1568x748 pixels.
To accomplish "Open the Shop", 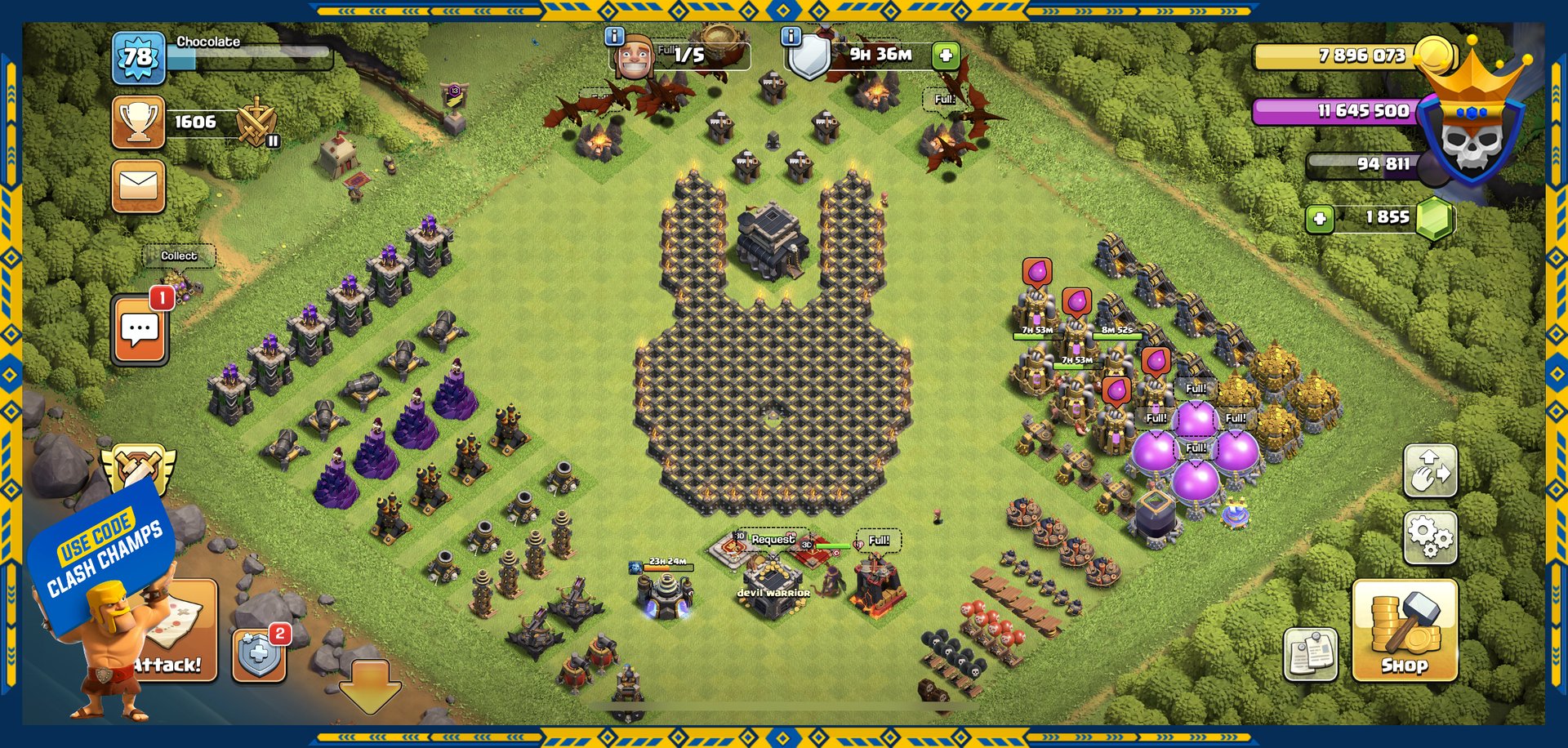I will coord(1405,630).
